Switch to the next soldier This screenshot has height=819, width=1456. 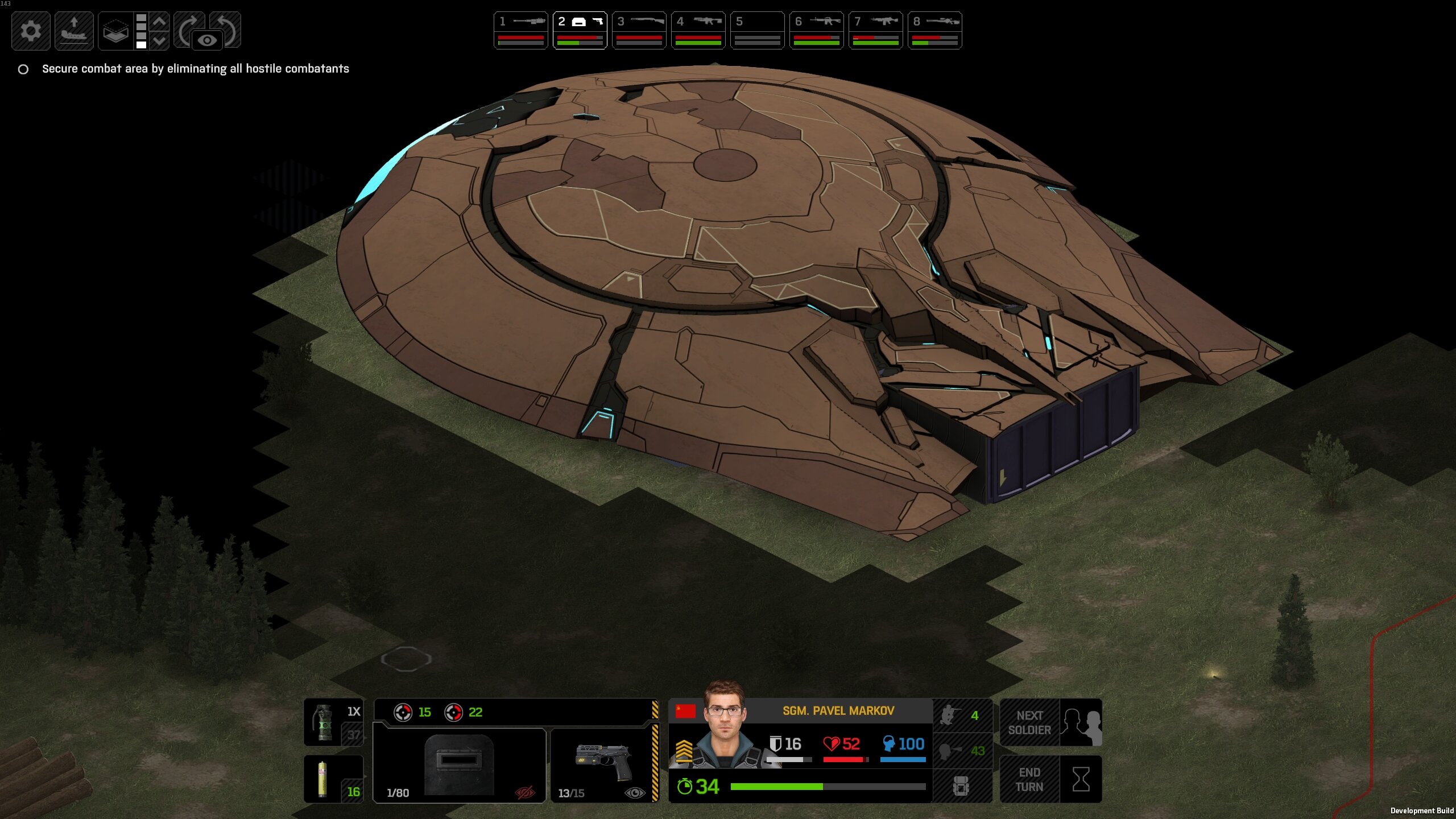click(x=1050, y=723)
